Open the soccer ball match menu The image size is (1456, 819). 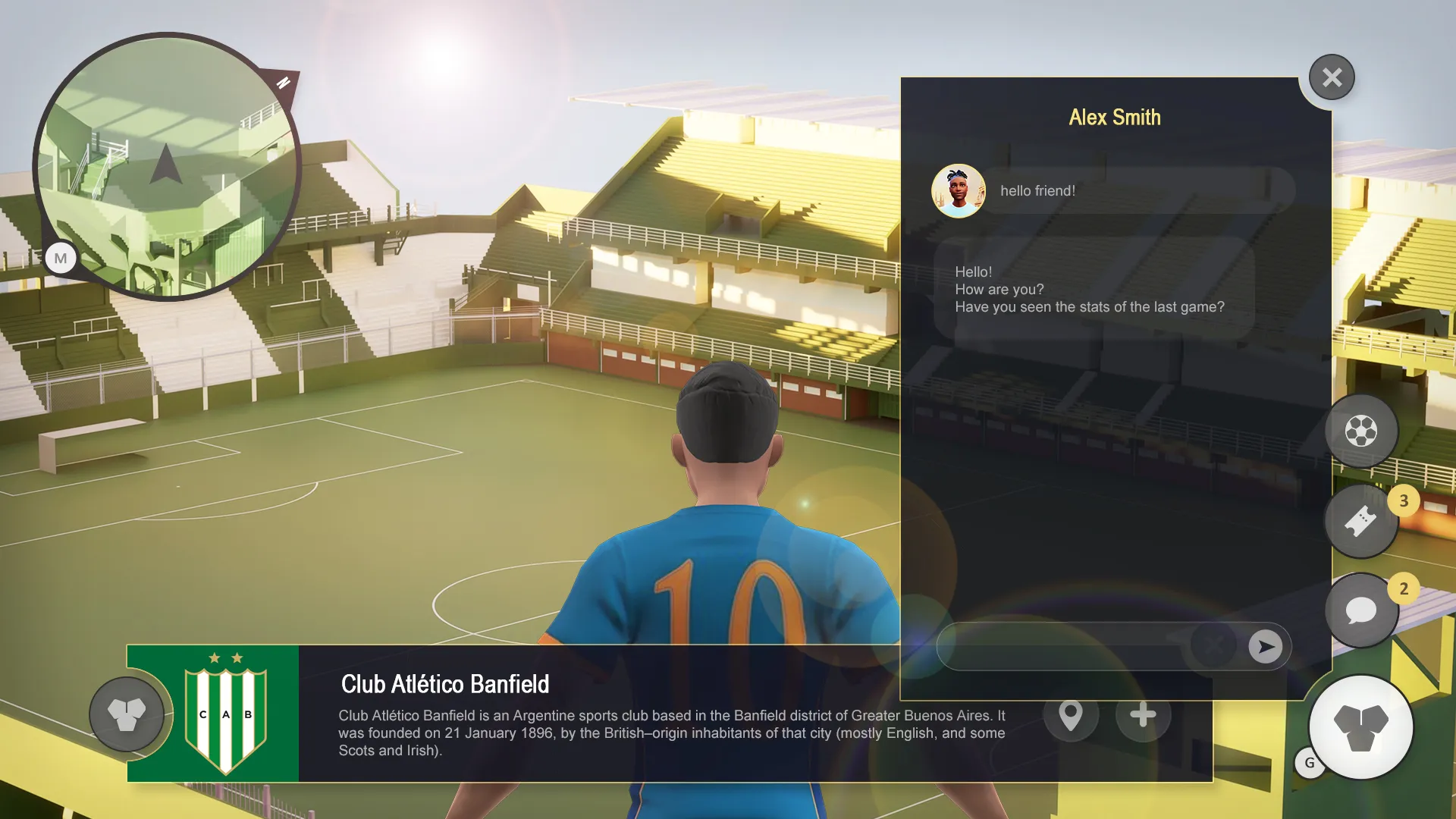(1361, 431)
